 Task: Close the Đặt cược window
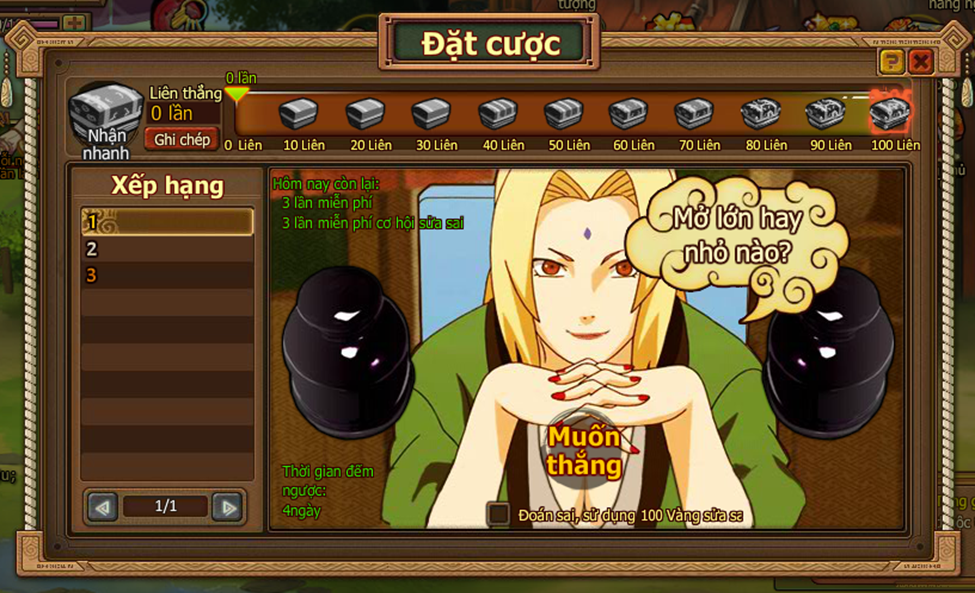pyautogui.click(x=921, y=63)
